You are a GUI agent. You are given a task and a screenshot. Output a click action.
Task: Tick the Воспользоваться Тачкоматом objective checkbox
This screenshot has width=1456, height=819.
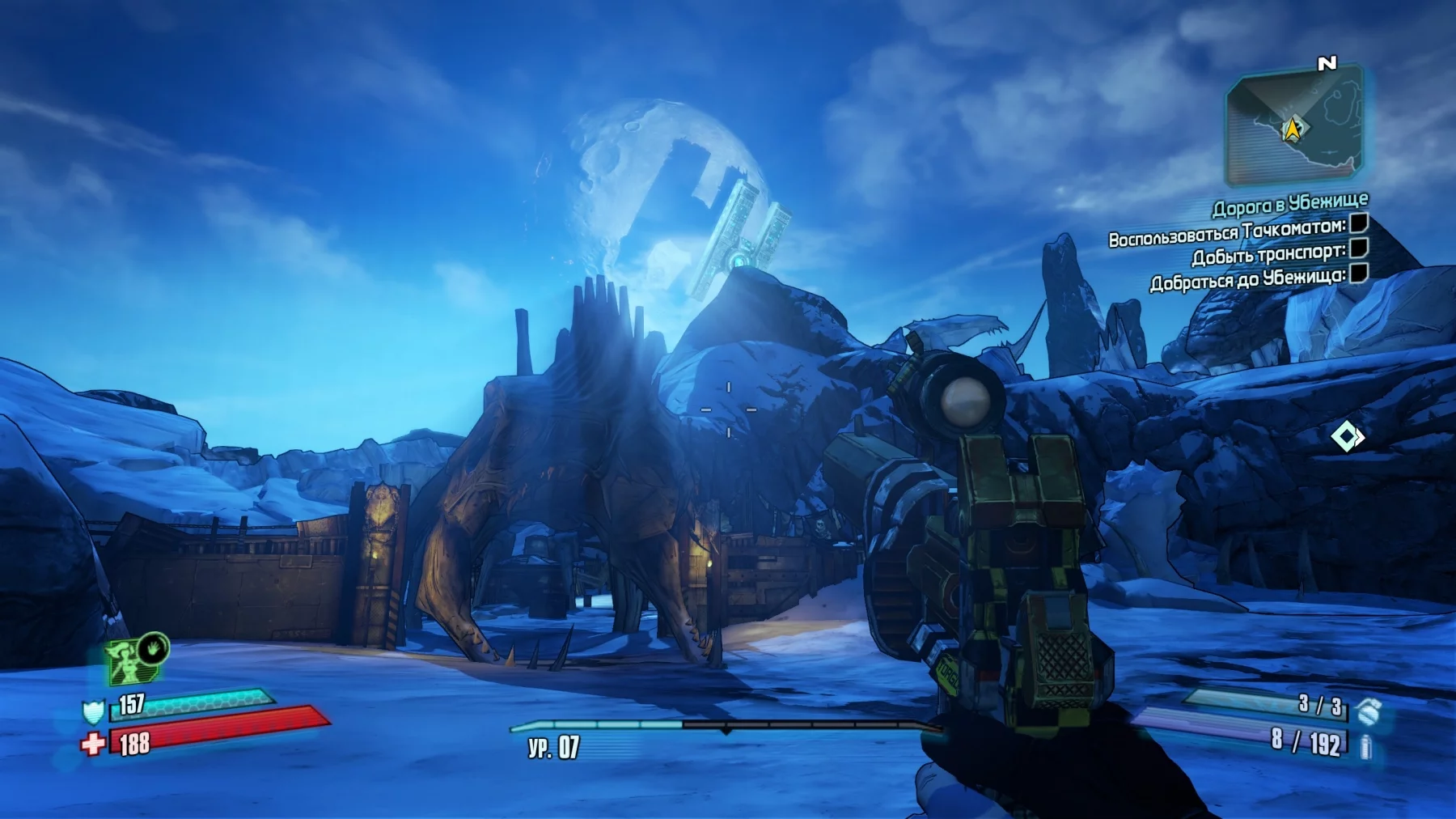1359,223
